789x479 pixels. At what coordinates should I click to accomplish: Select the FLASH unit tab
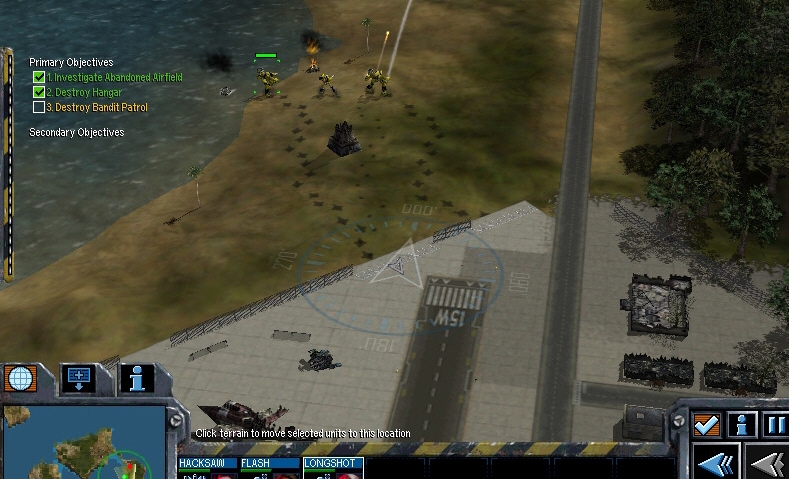tap(268, 464)
